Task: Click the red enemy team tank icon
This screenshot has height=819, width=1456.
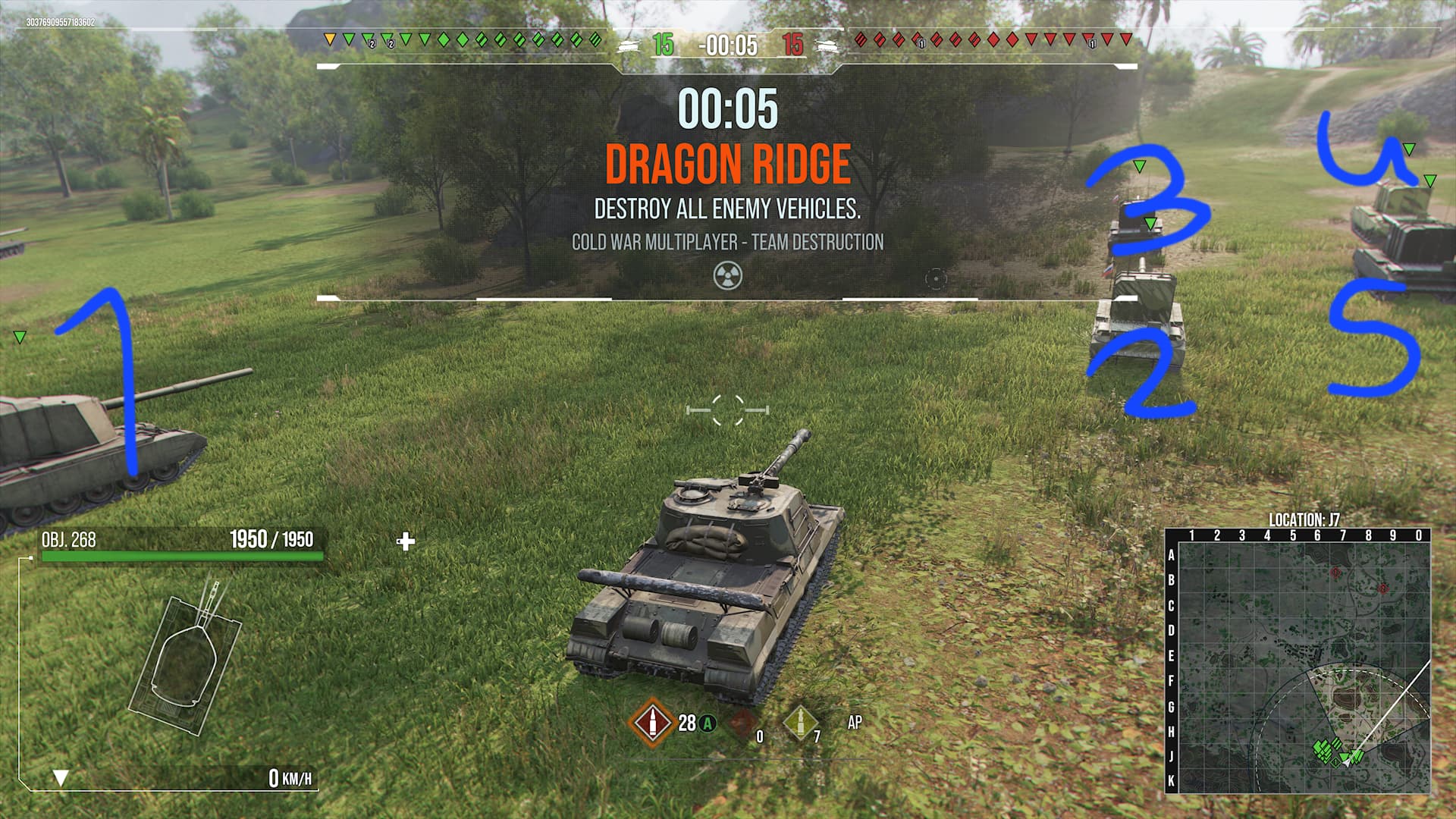Action: pos(827,45)
